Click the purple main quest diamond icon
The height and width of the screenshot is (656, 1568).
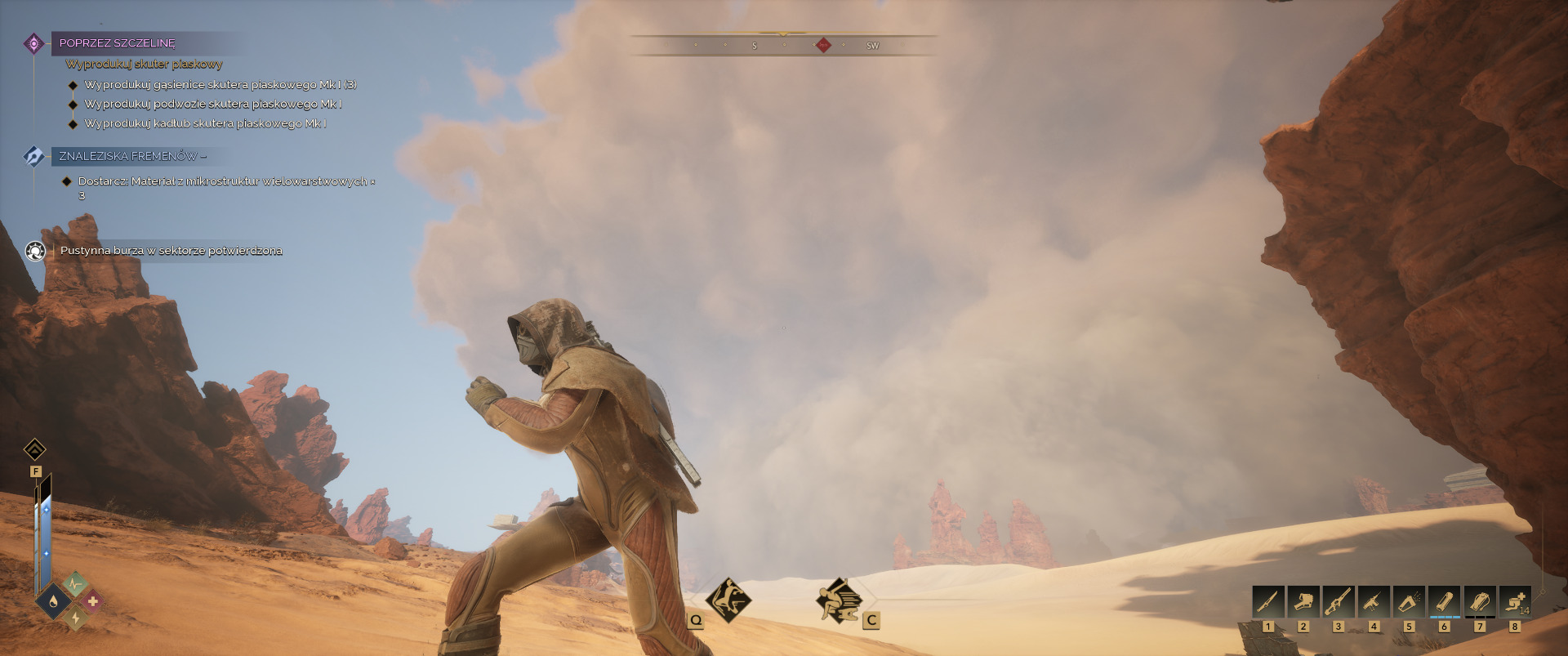pyautogui.click(x=33, y=43)
